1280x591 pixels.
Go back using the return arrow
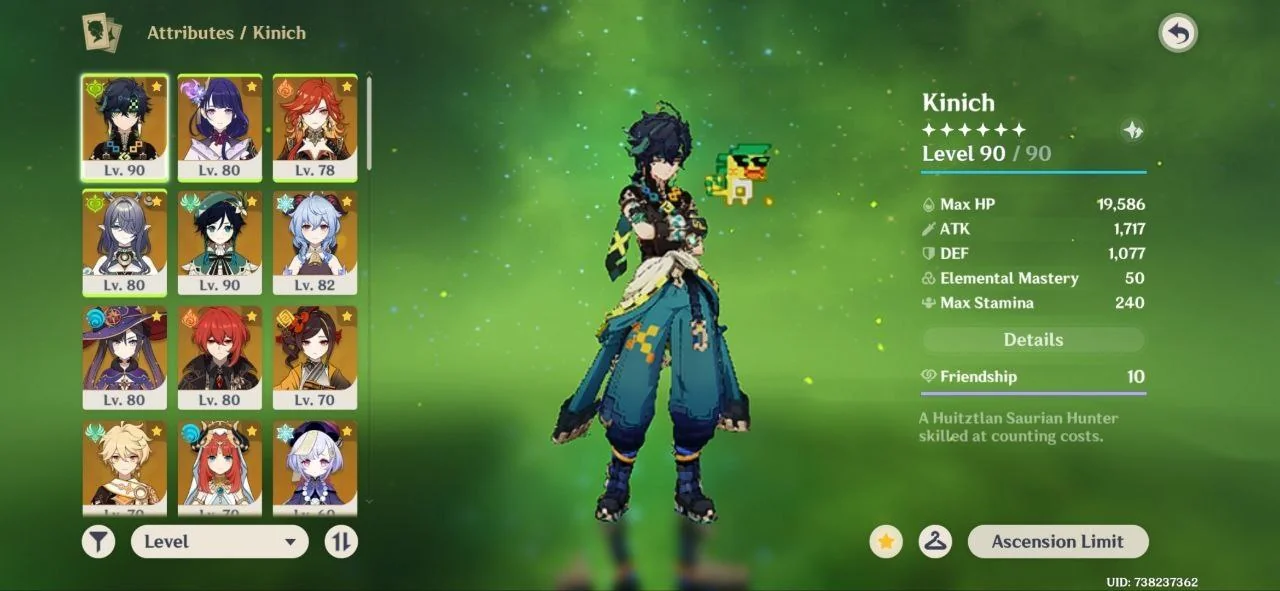(x=1178, y=34)
